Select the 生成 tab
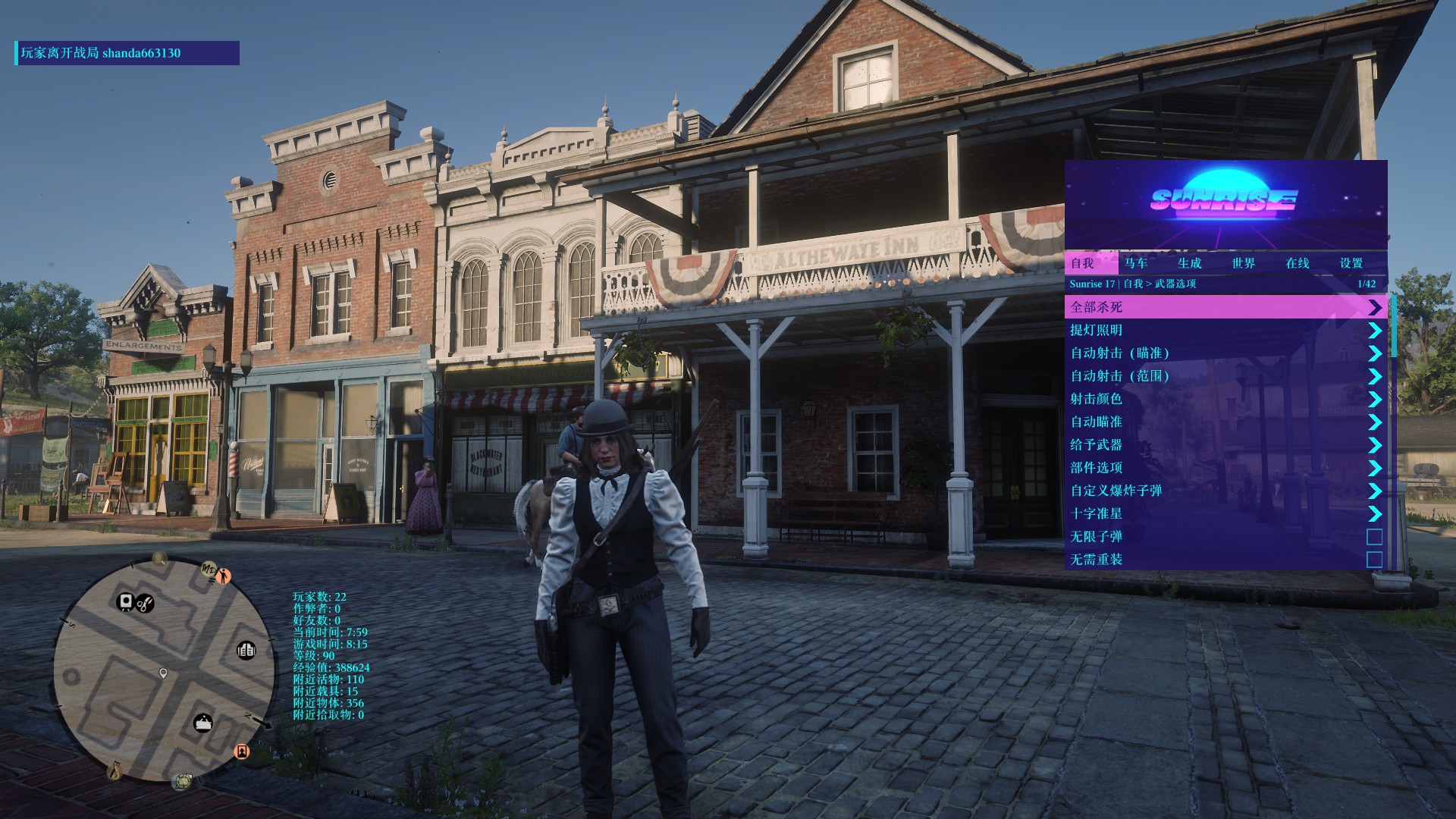Viewport: 1456px width, 819px height. pos(1189,263)
